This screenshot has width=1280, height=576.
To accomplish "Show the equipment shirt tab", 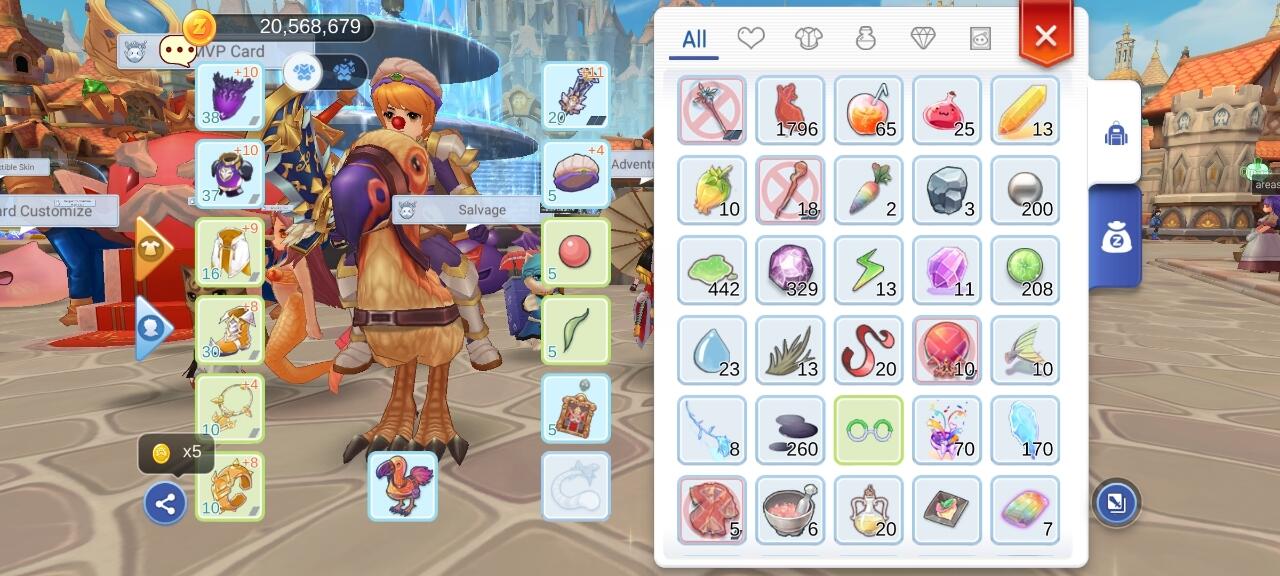I will coord(808,38).
